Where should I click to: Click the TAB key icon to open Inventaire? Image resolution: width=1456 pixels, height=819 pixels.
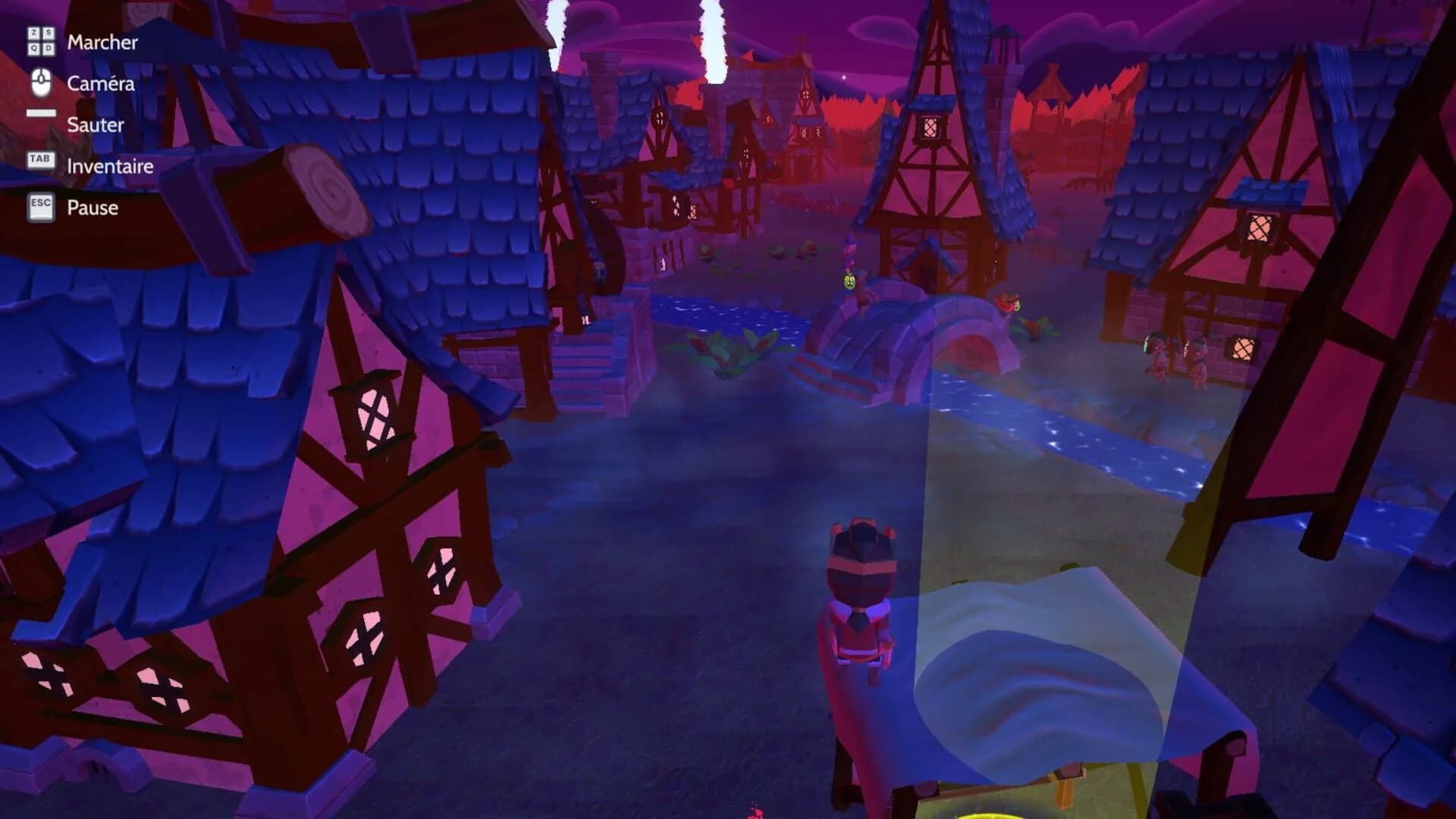click(x=40, y=159)
